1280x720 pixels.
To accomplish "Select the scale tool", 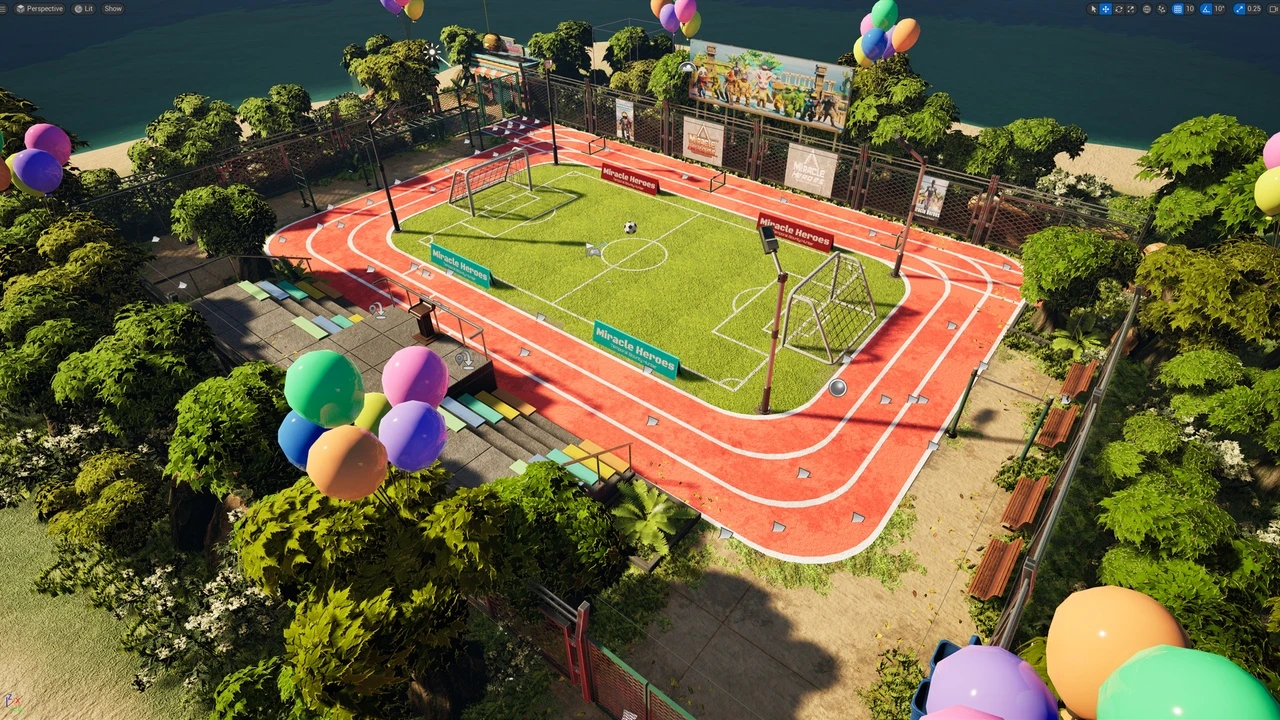I will pos(1131,9).
